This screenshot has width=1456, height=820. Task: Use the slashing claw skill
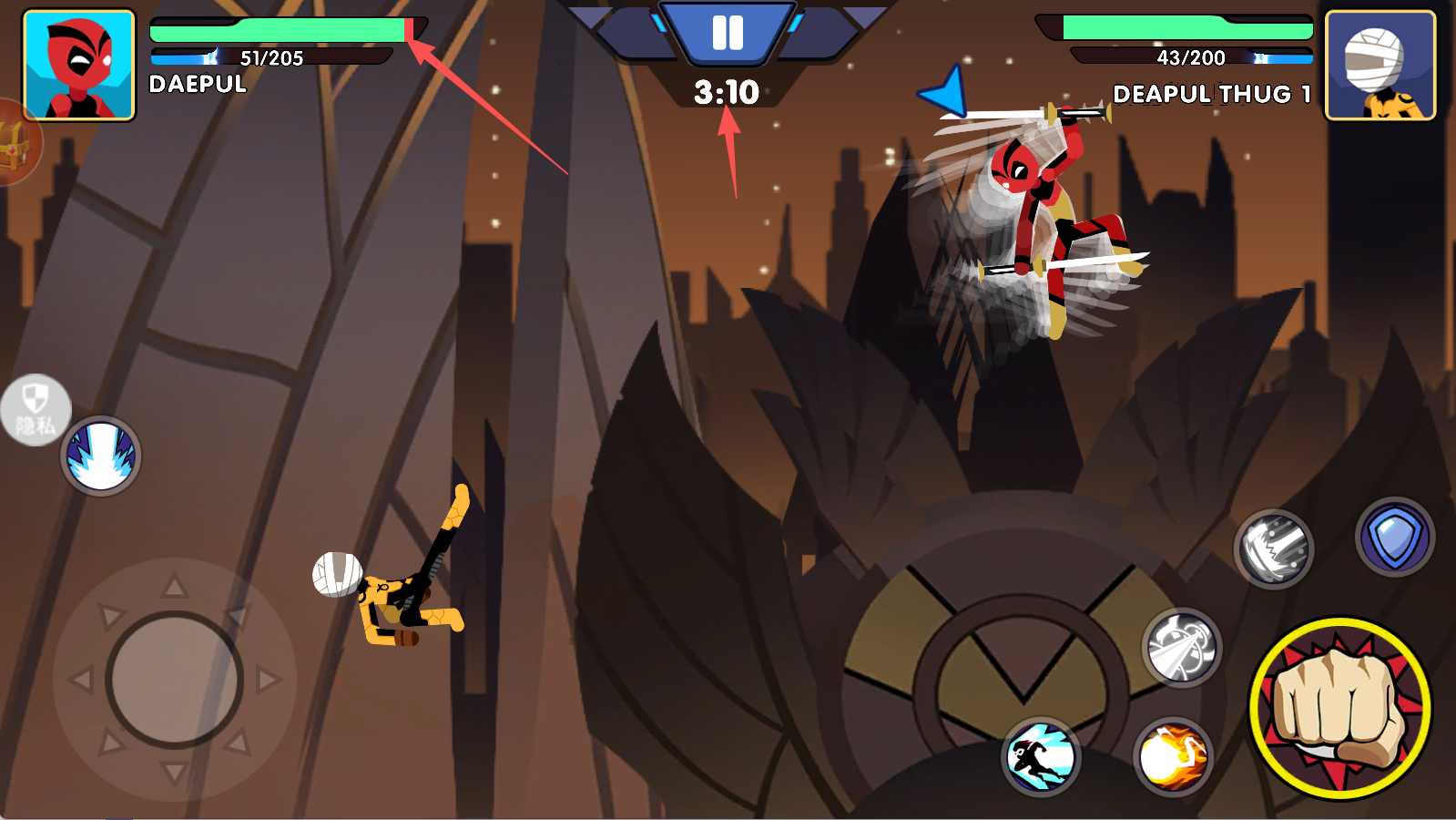(1273, 548)
